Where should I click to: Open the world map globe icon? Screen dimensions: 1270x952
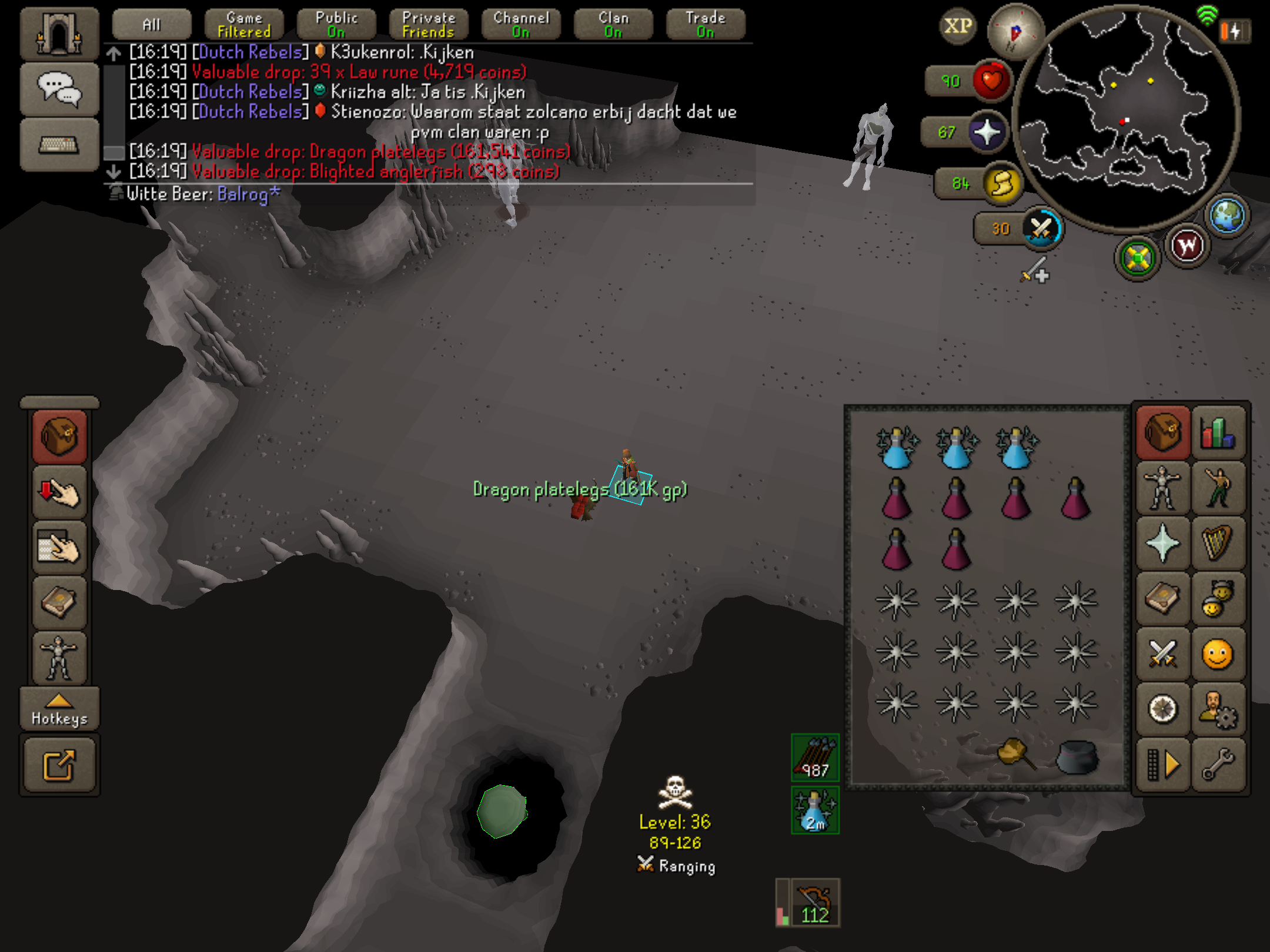pos(1228,216)
